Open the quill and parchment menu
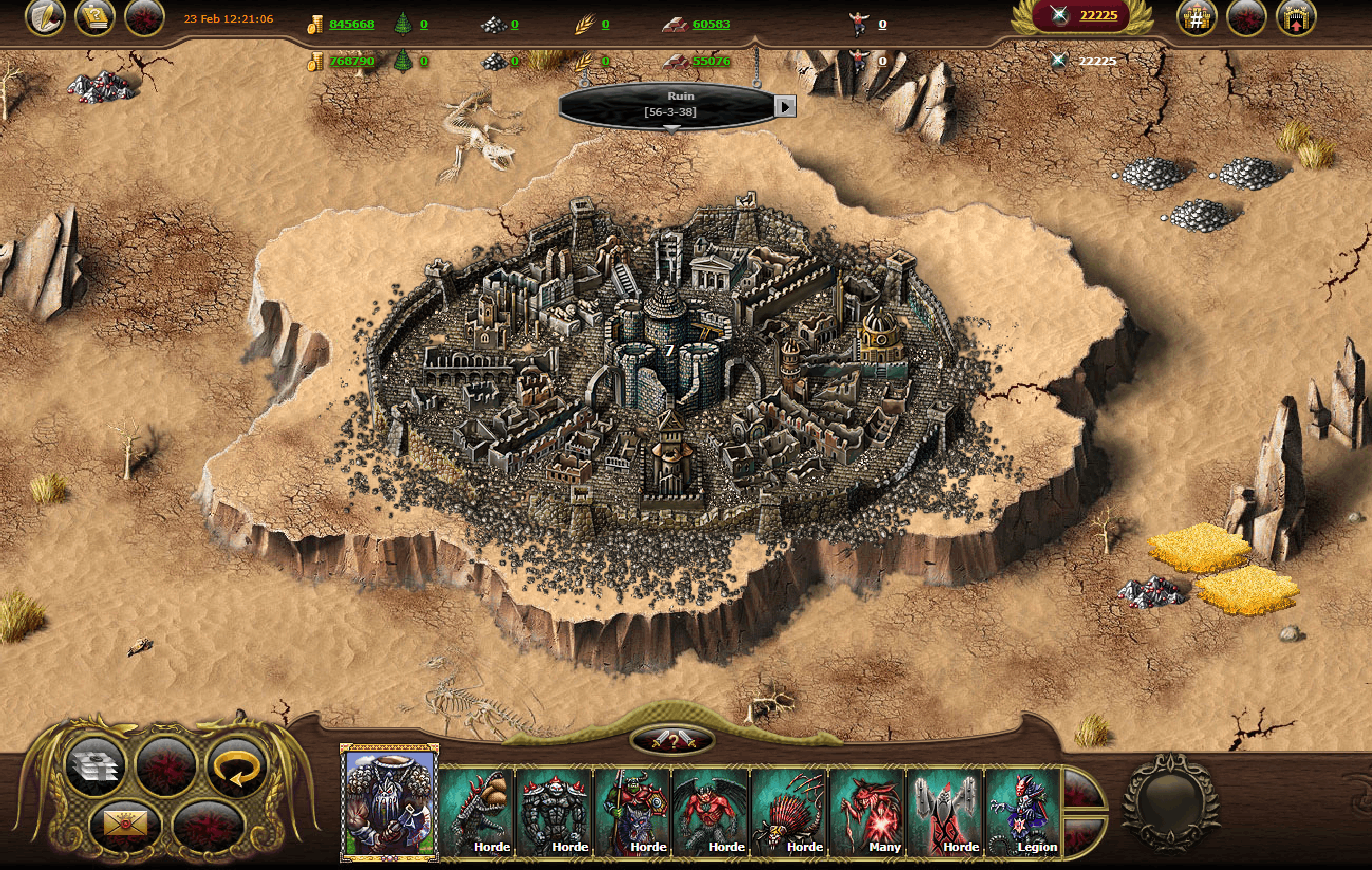This screenshot has height=870, width=1372. click(45, 17)
